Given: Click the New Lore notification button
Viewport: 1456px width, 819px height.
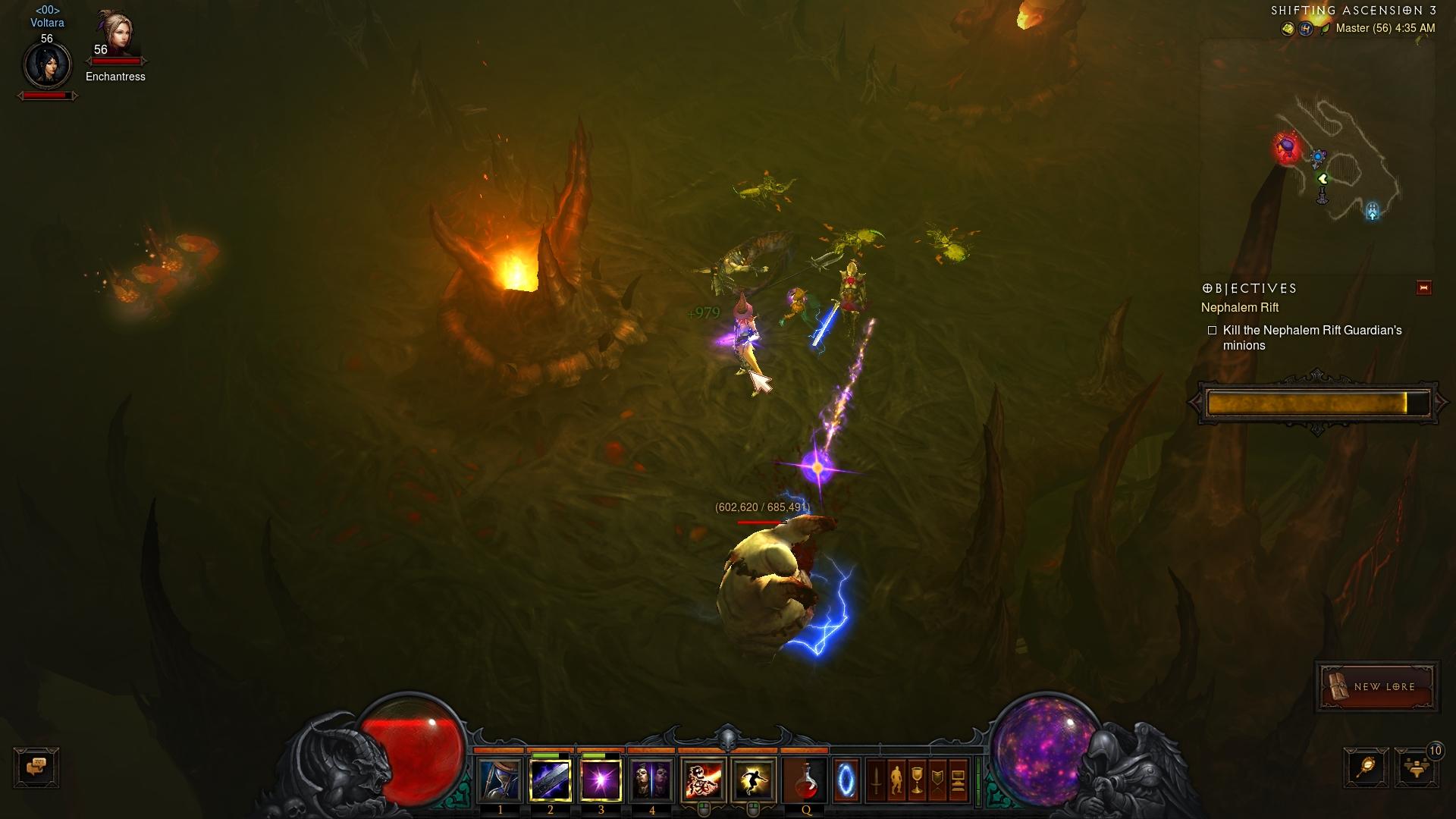Looking at the screenshot, I should pyautogui.click(x=1377, y=686).
